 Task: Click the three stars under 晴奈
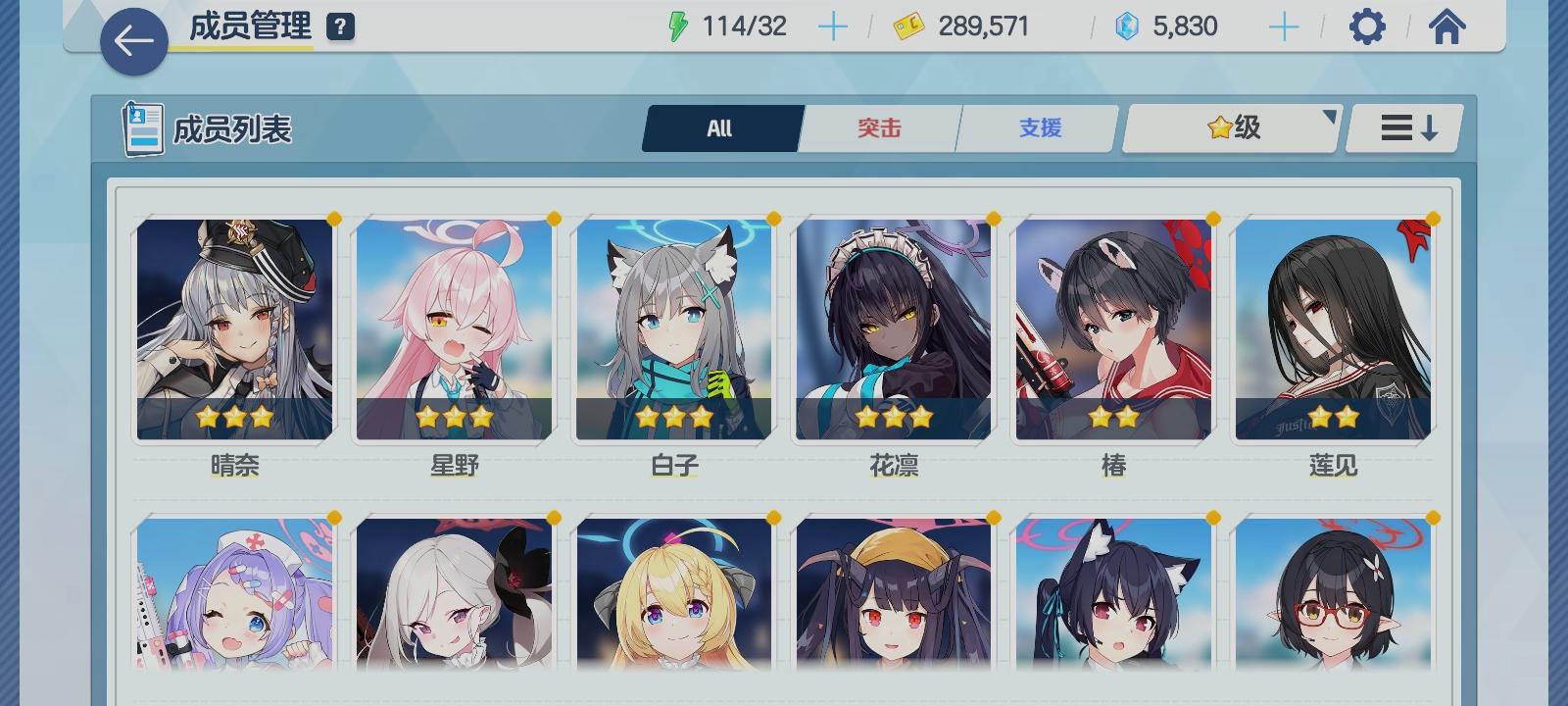235,418
